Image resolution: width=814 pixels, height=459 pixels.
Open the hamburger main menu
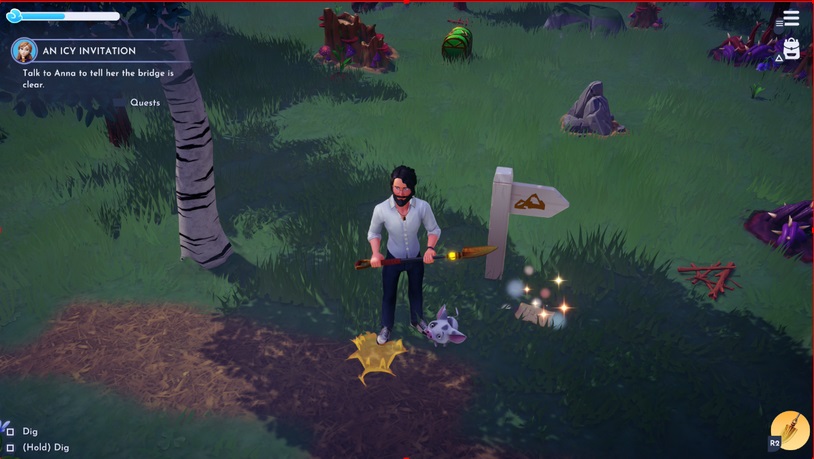click(791, 19)
